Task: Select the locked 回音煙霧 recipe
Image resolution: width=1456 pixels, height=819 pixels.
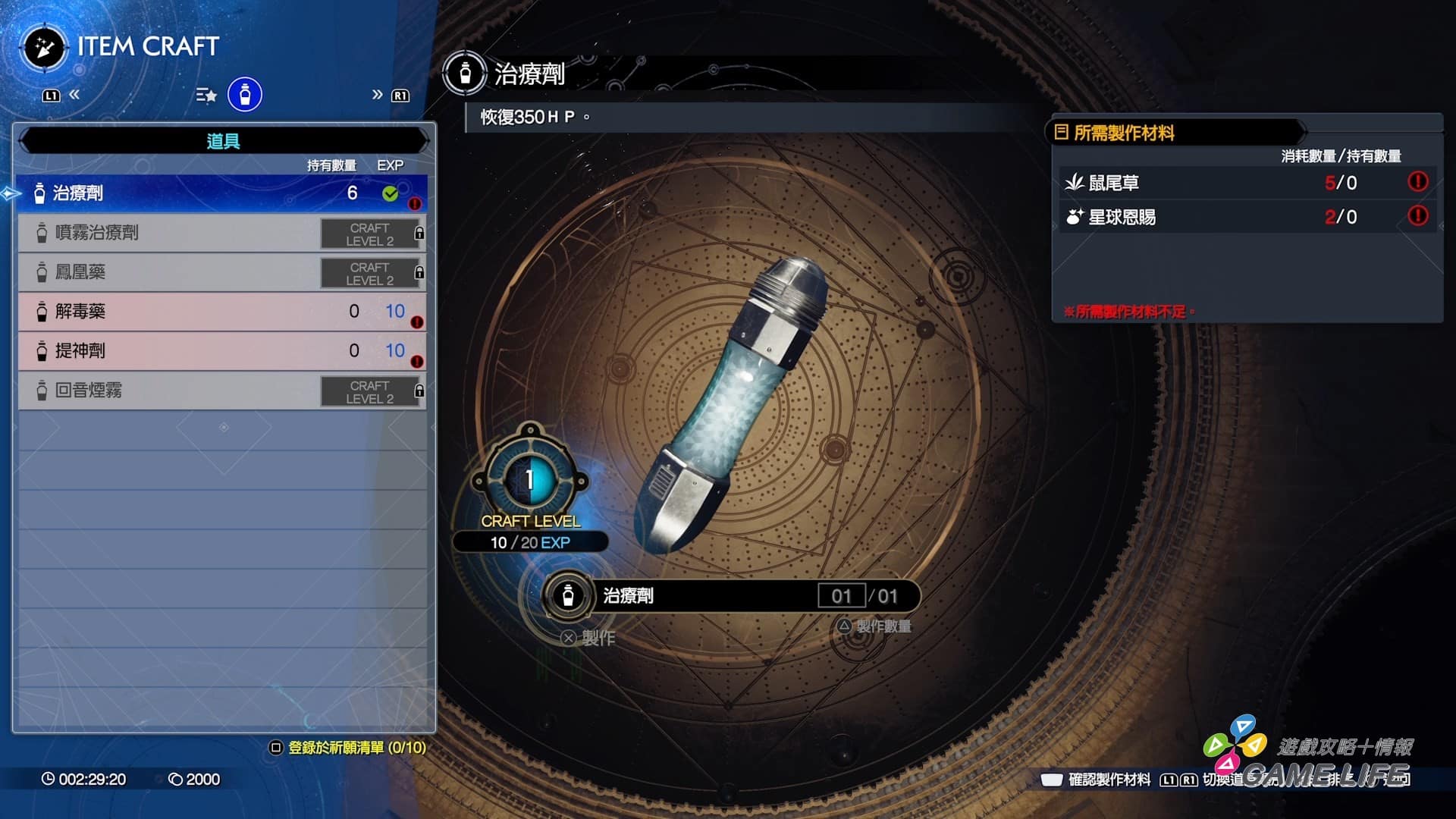Action: coord(221,391)
